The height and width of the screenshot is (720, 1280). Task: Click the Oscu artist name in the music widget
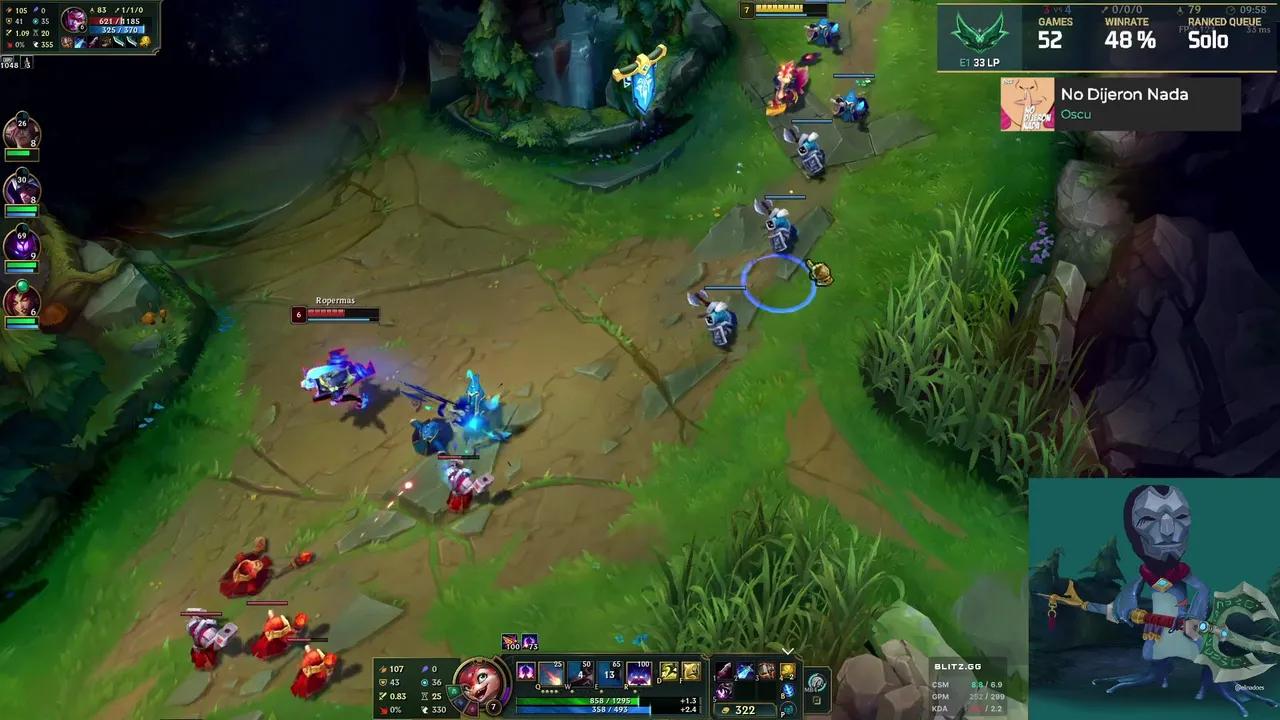pos(1077,114)
